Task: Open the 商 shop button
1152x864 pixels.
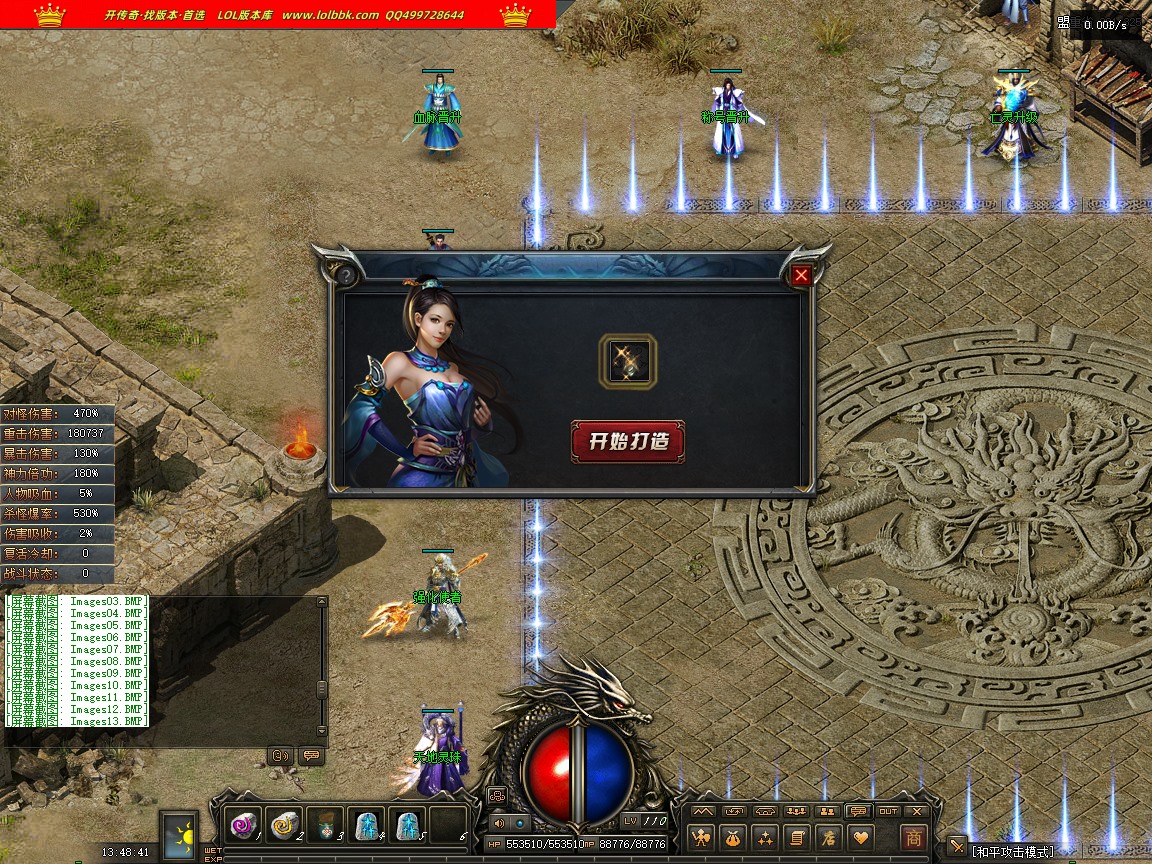Action: [913, 838]
